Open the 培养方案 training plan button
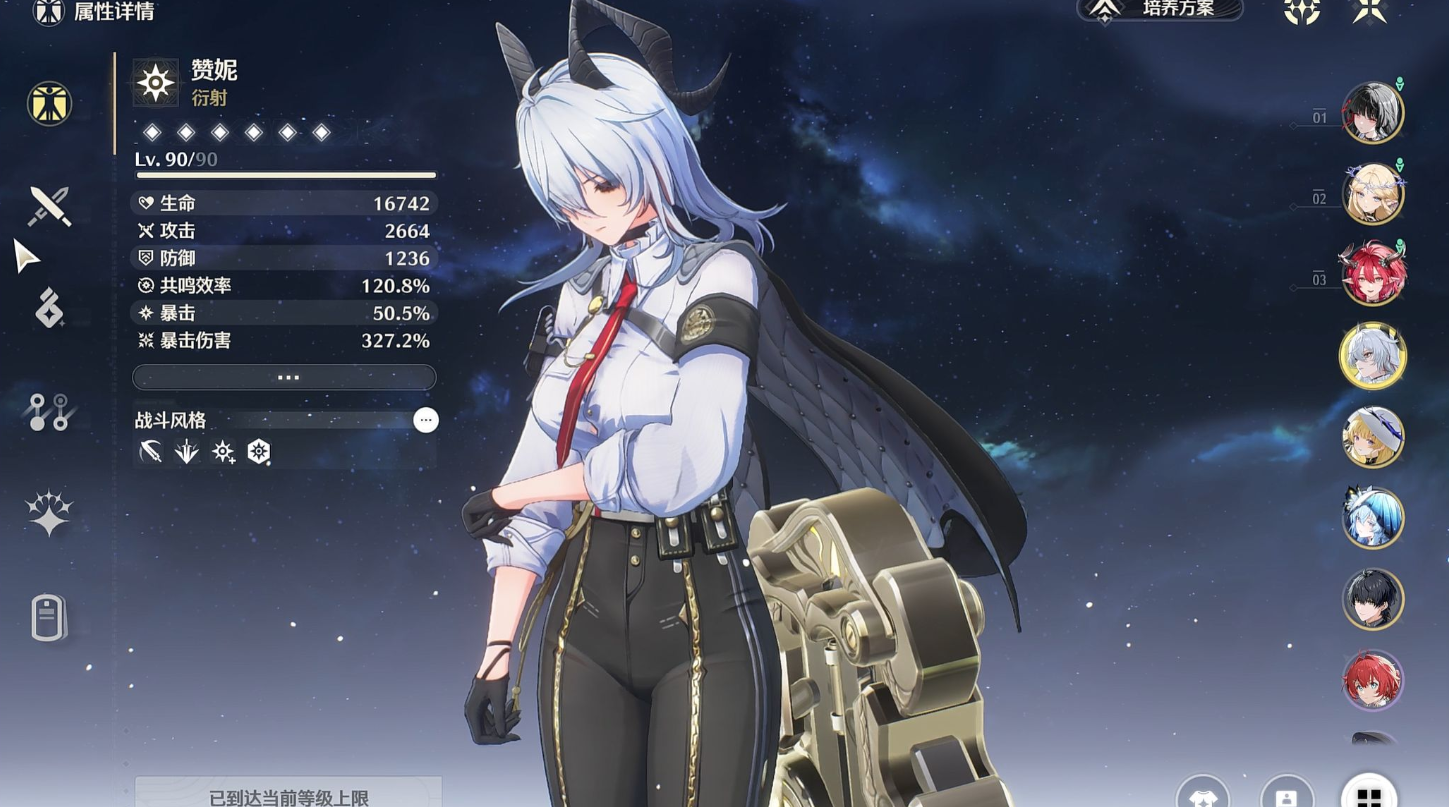Screen dimensions: 1449x807 (1160, 9)
